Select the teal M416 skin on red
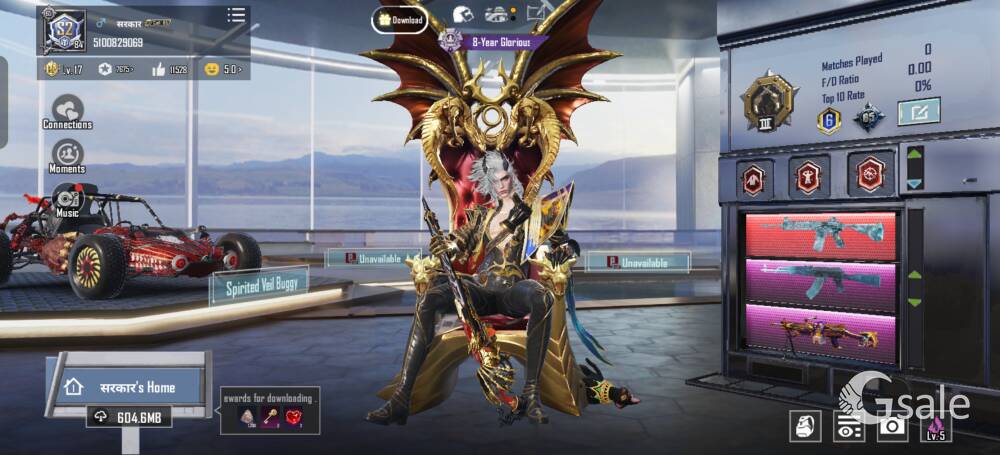The image size is (1000, 455). [821, 234]
